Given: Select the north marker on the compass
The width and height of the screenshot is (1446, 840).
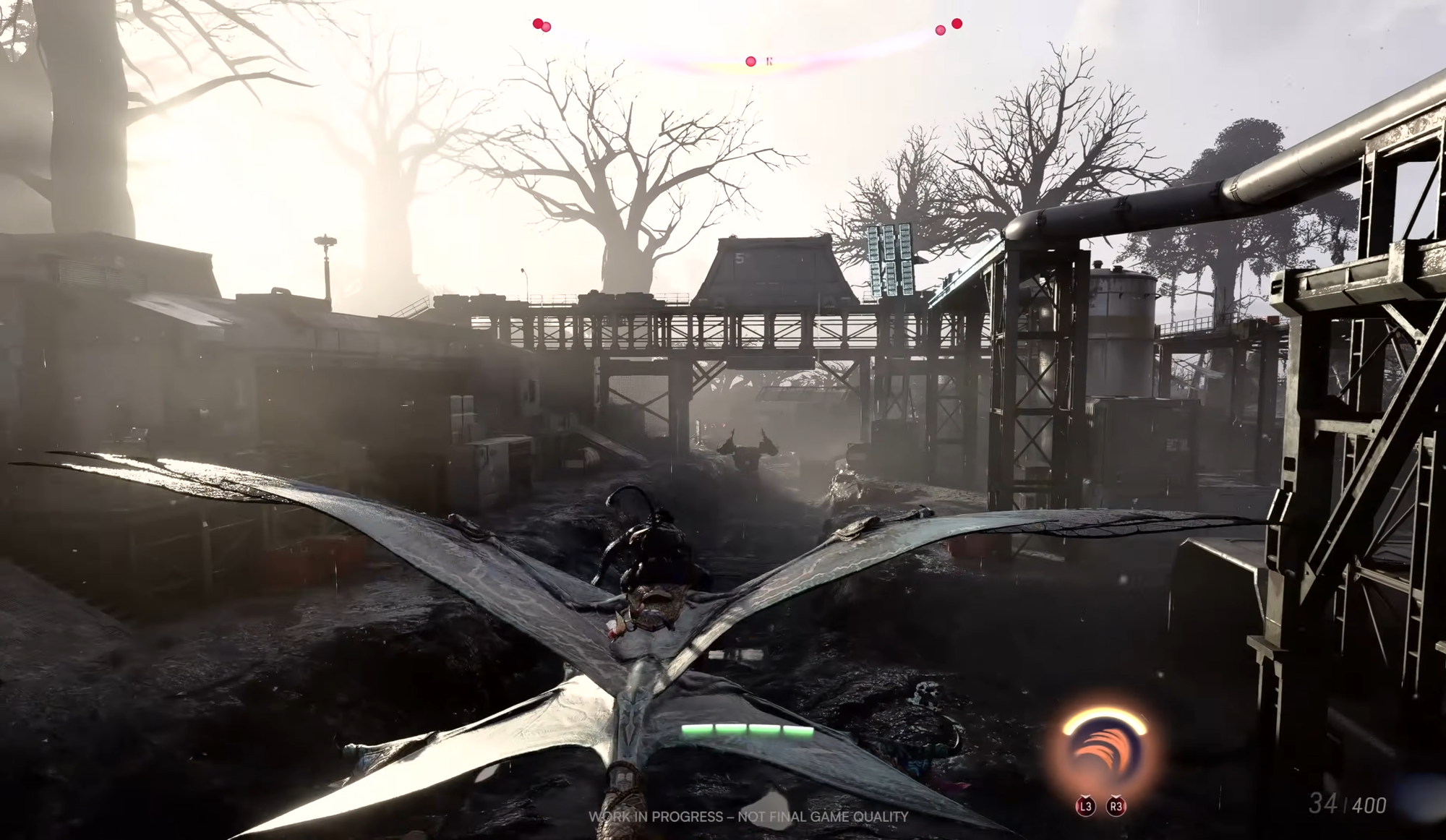Looking at the screenshot, I should (769, 61).
